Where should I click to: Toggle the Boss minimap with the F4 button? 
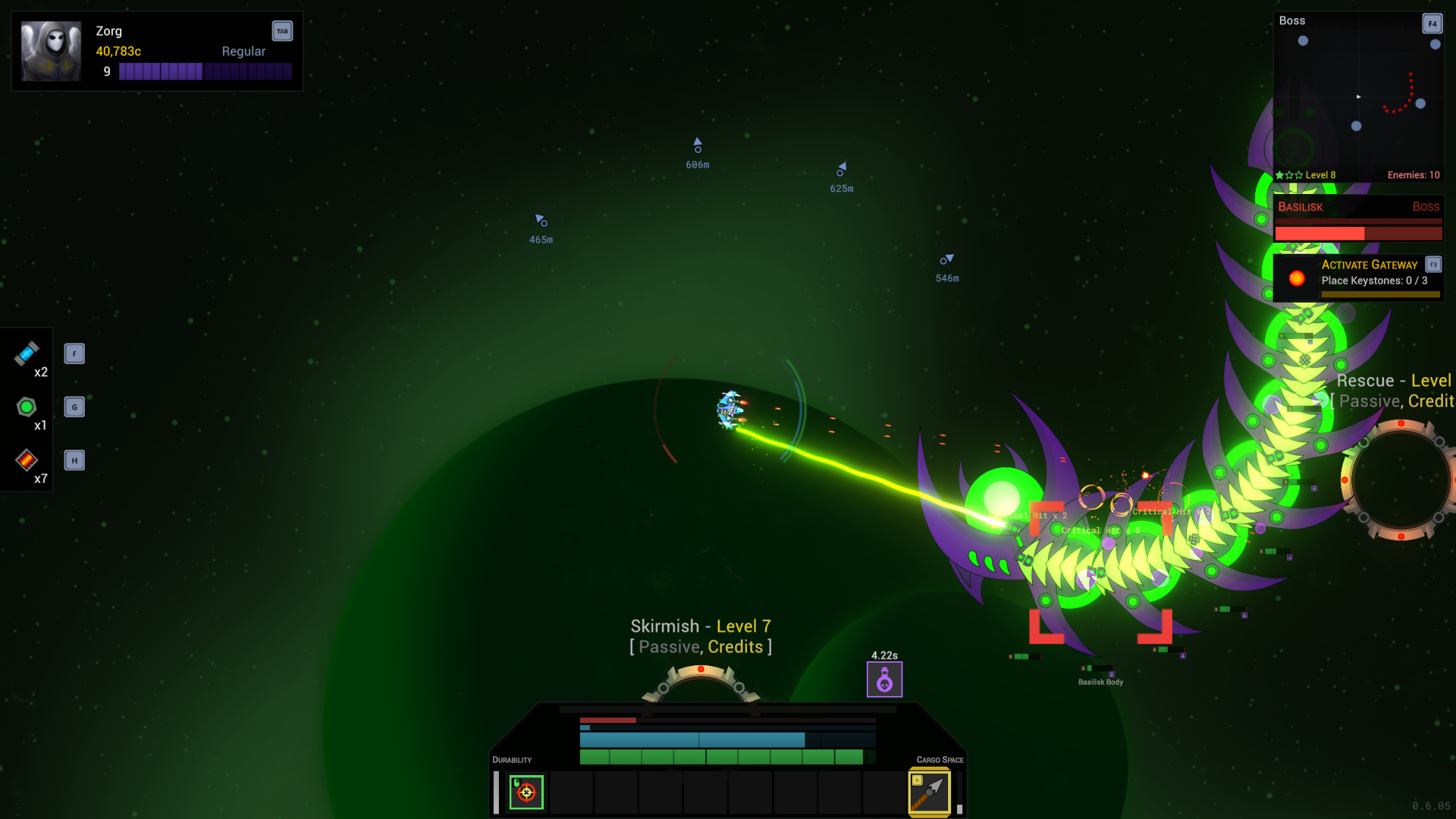1432,24
